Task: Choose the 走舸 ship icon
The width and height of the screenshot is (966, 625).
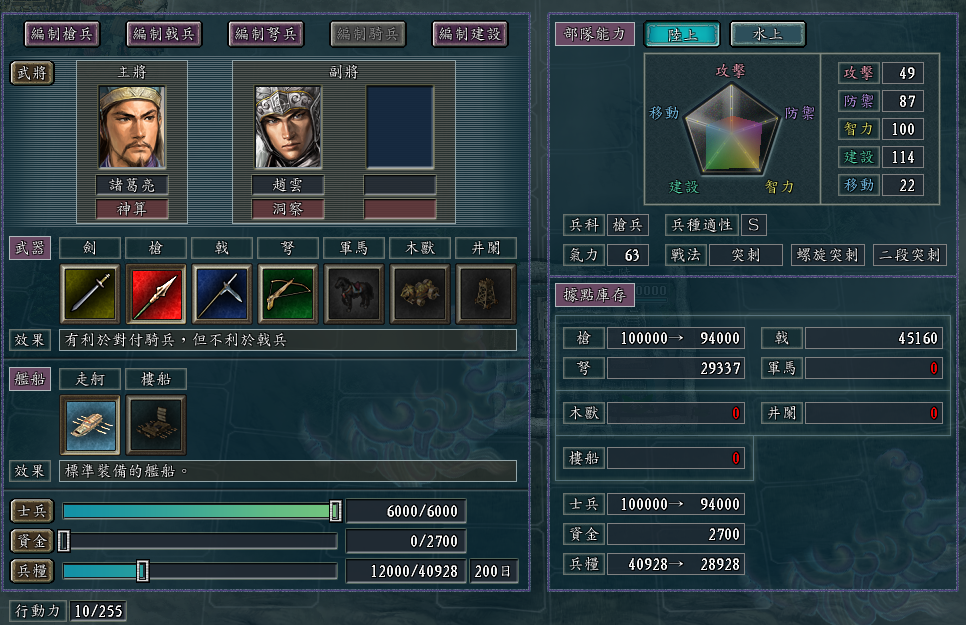Action: [x=90, y=425]
